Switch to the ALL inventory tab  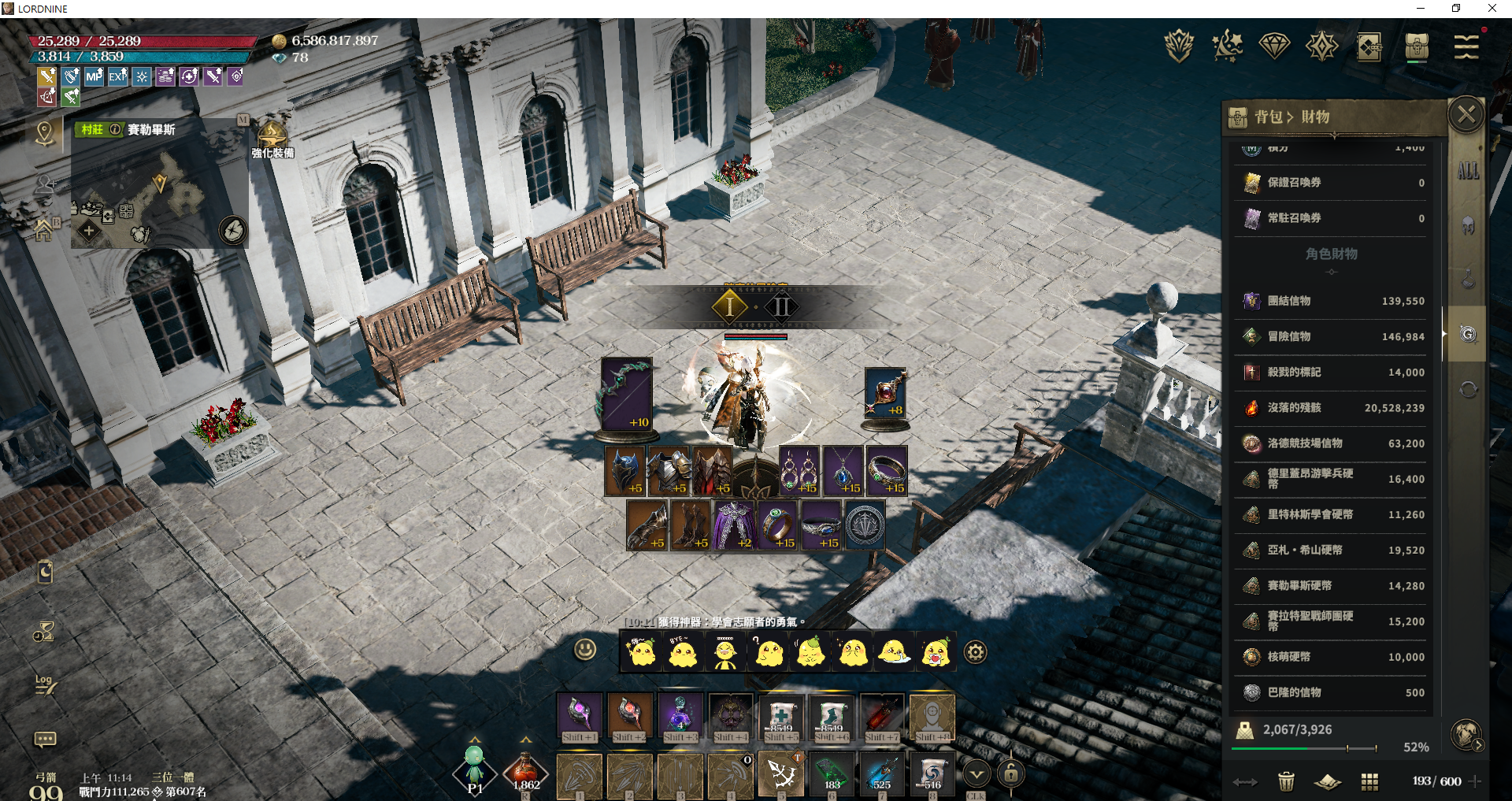coord(1468,171)
